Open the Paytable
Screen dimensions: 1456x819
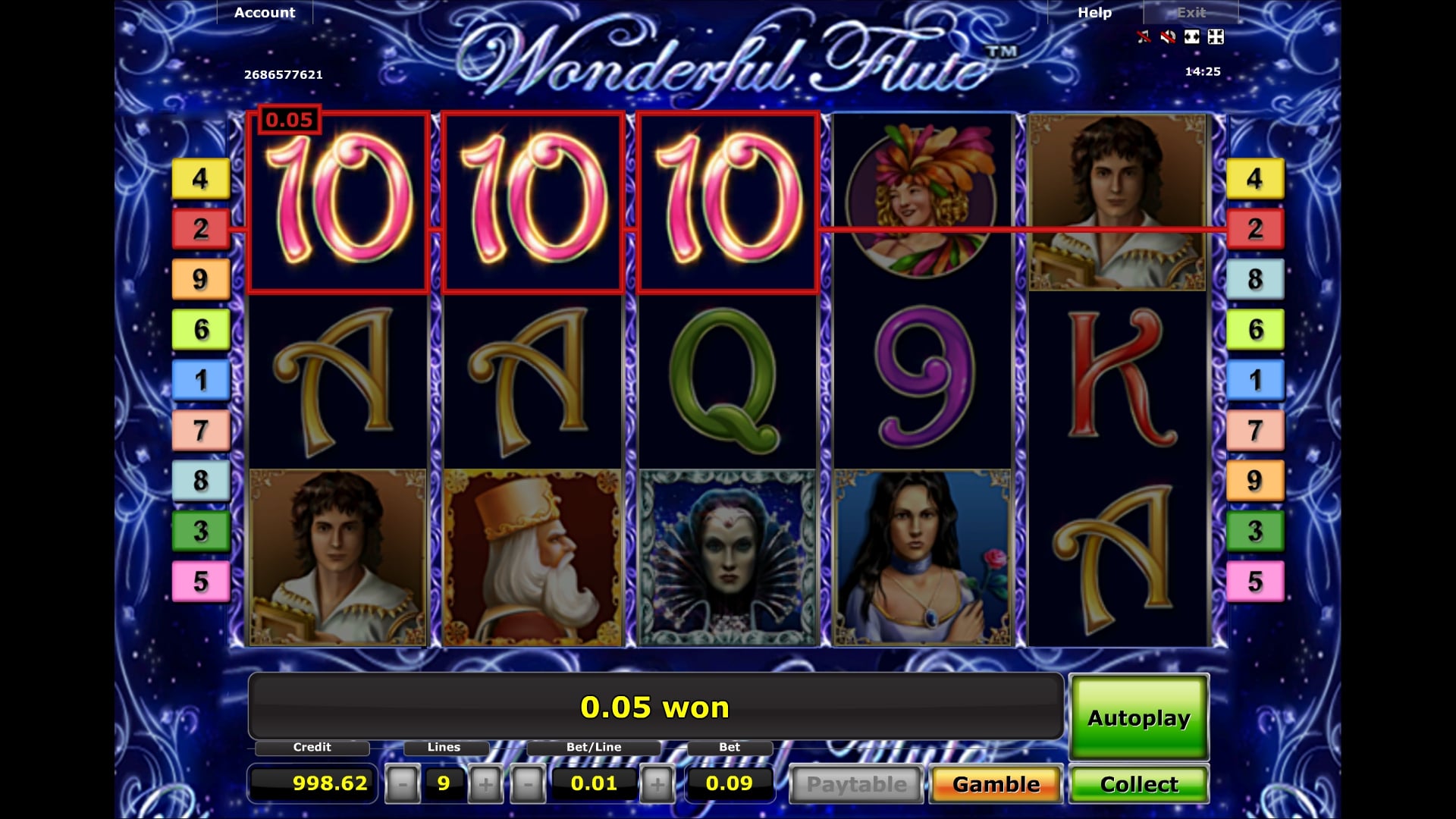856,784
